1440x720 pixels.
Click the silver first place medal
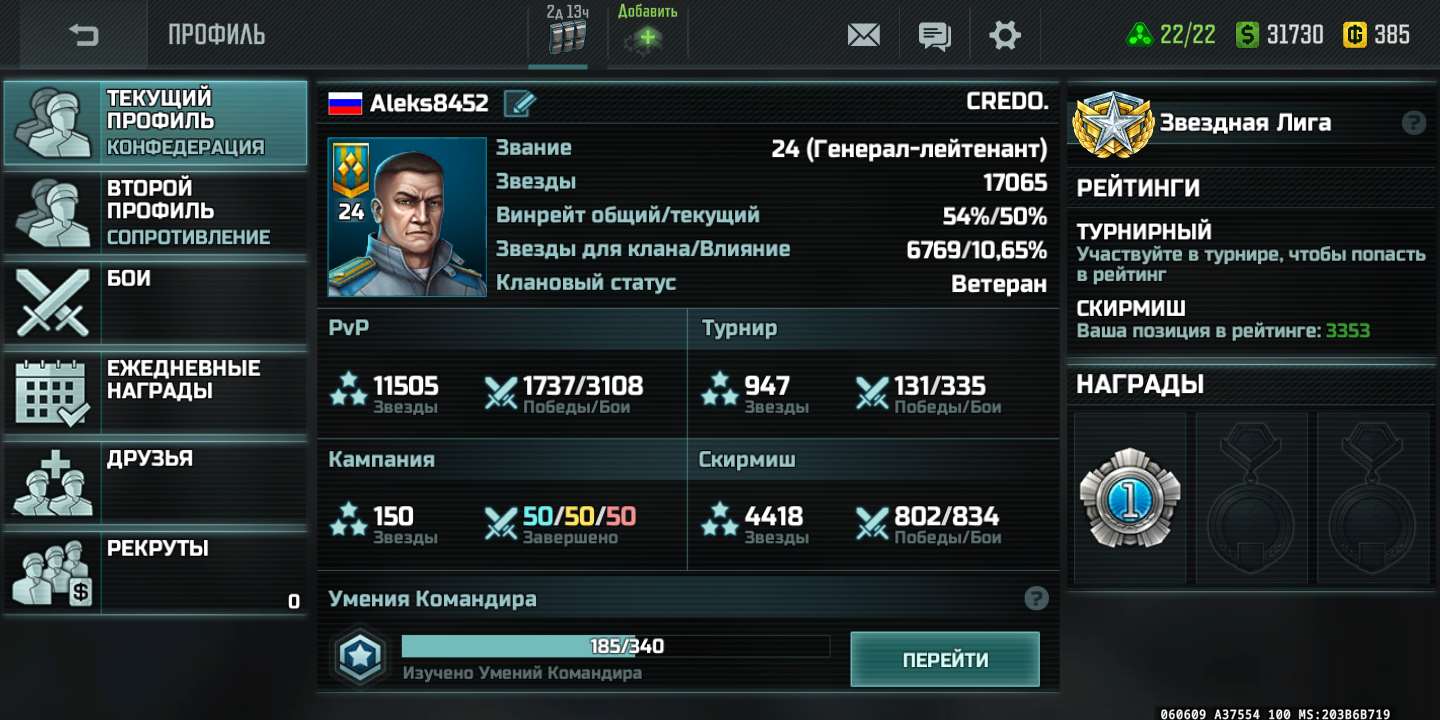point(1128,495)
